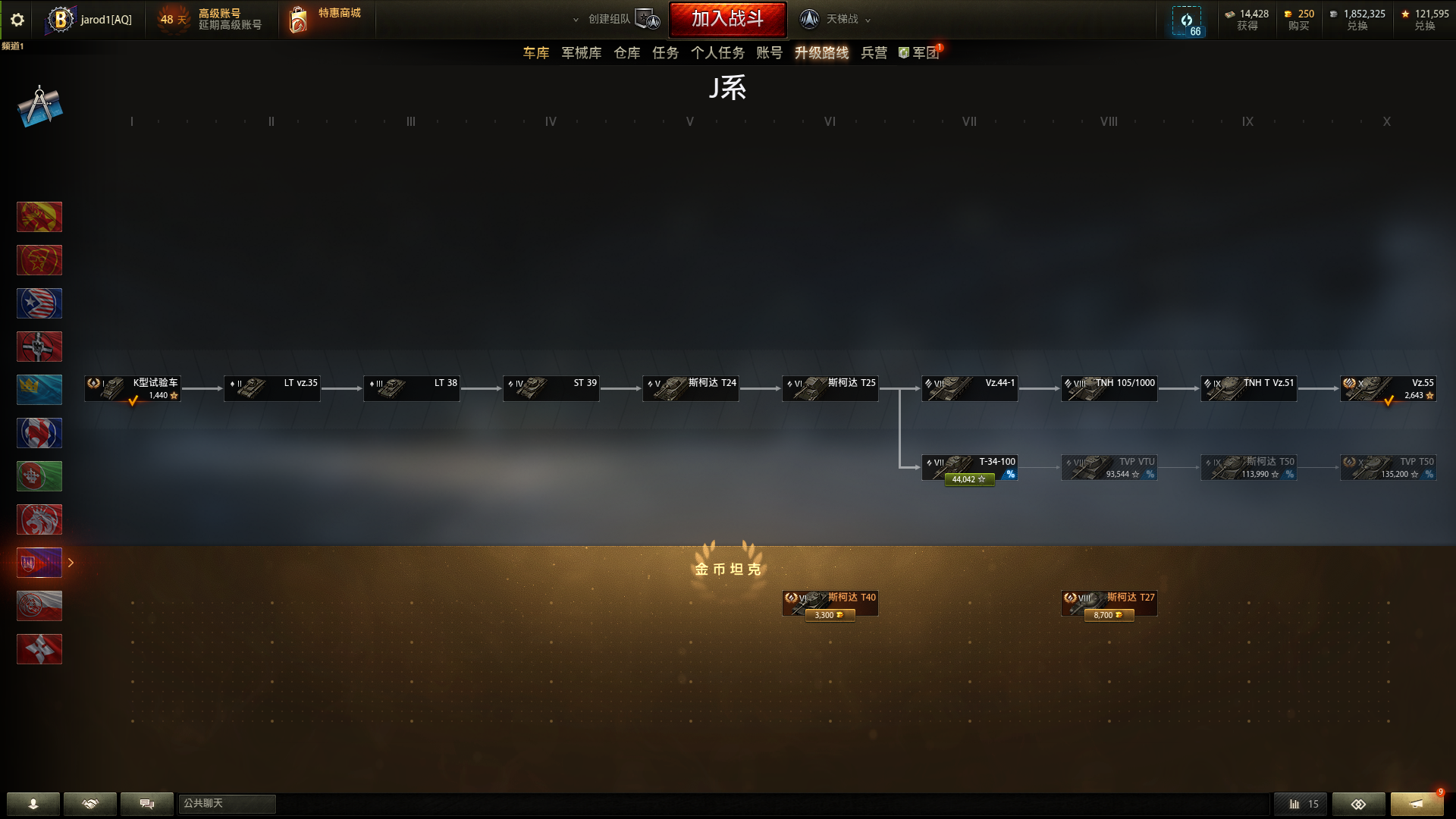The width and height of the screenshot is (1456, 819).
Task: Select the K型试验车 tier I tank
Action: [133, 388]
